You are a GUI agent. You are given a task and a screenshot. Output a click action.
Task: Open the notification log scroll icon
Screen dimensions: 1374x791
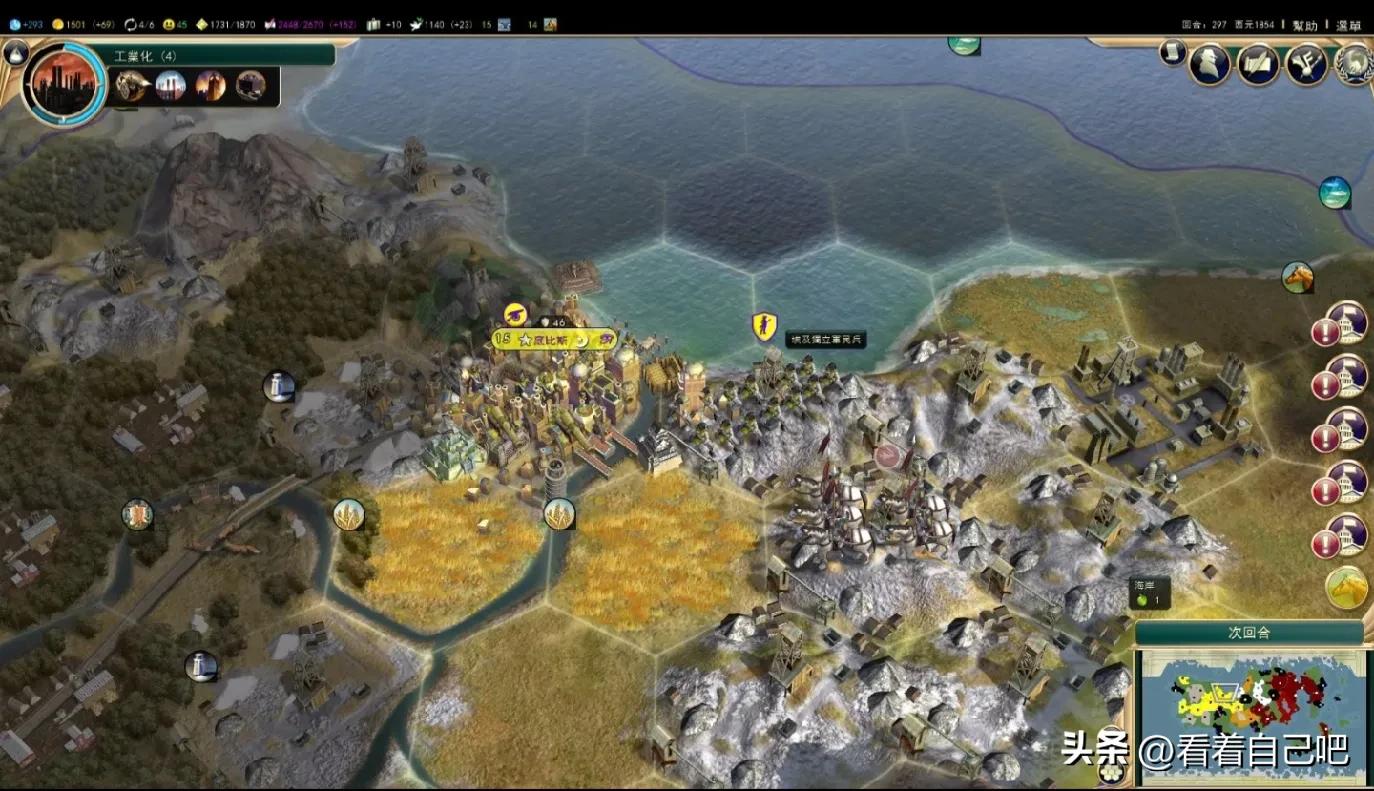(1173, 53)
